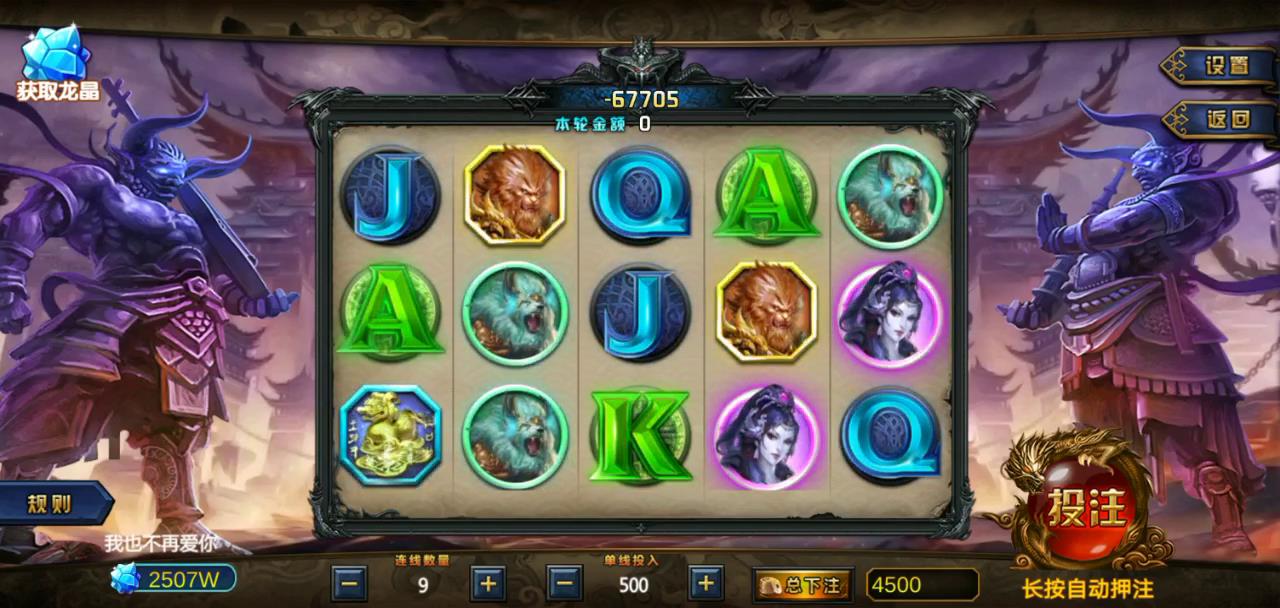The height and width of the screenshot is (608, 1280).
Task: Decrease the 连线数量 line count
Action: tap(349, 583)
